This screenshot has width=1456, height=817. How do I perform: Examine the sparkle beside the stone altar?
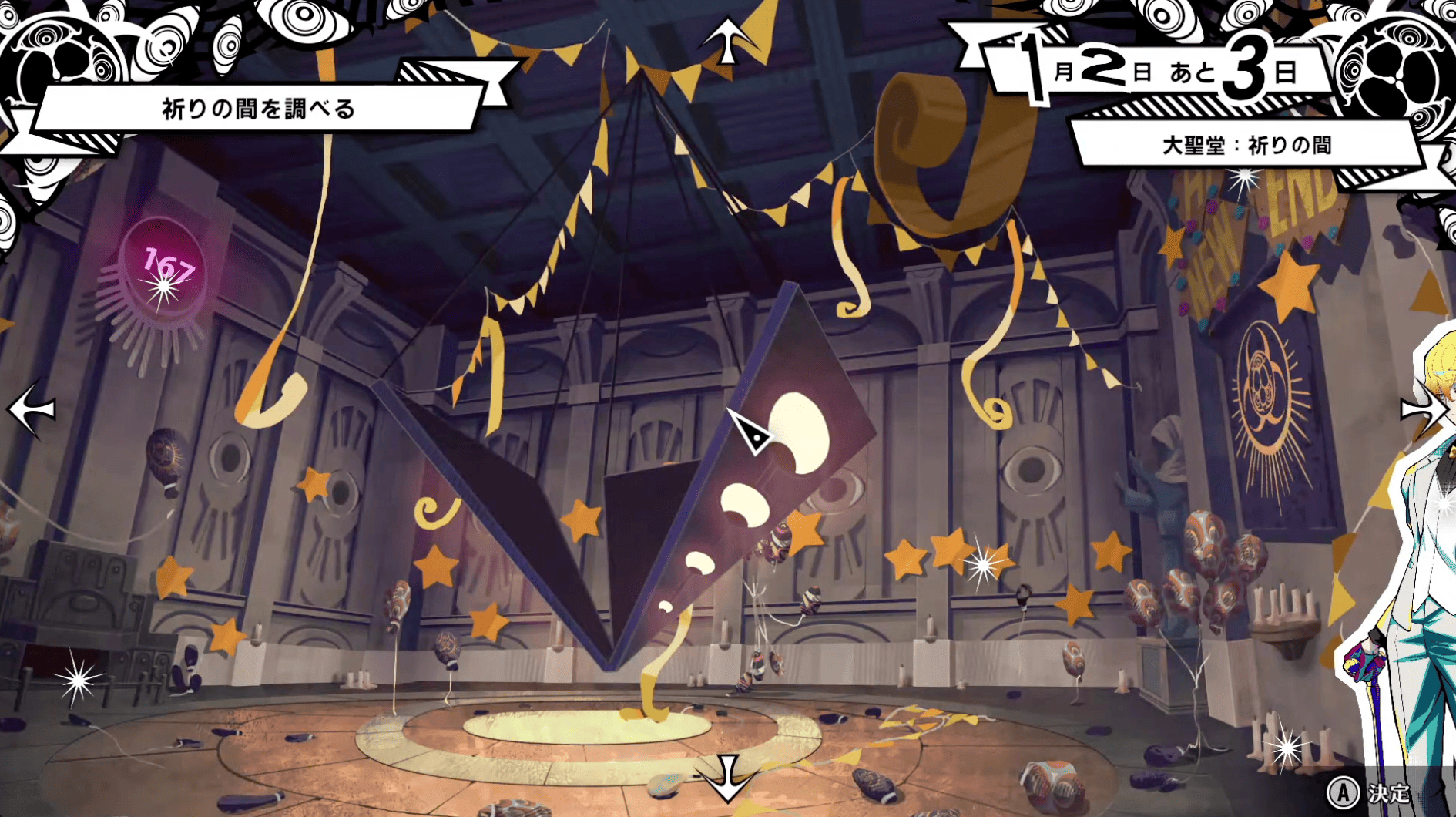(x=79, y=679)
